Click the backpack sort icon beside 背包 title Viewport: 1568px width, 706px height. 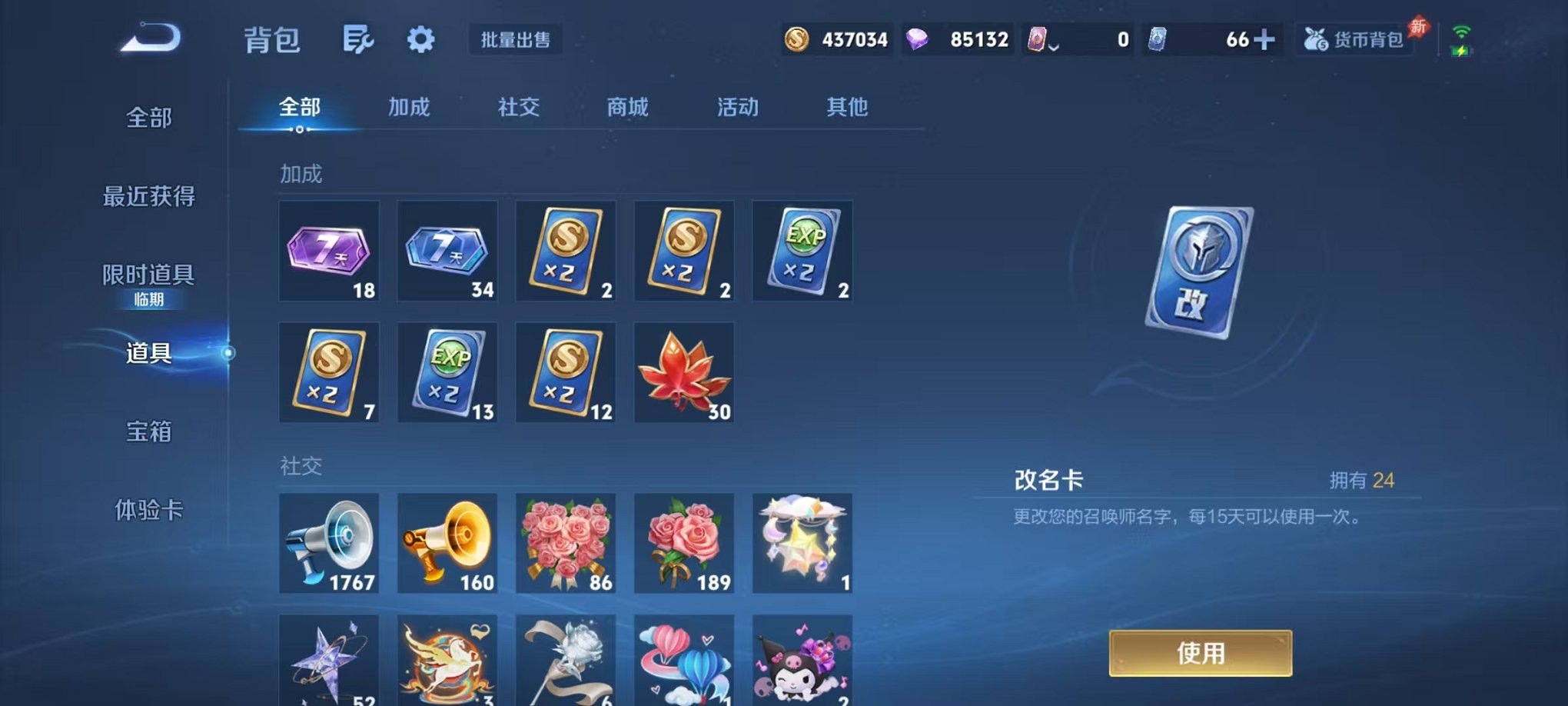point(358,40)
